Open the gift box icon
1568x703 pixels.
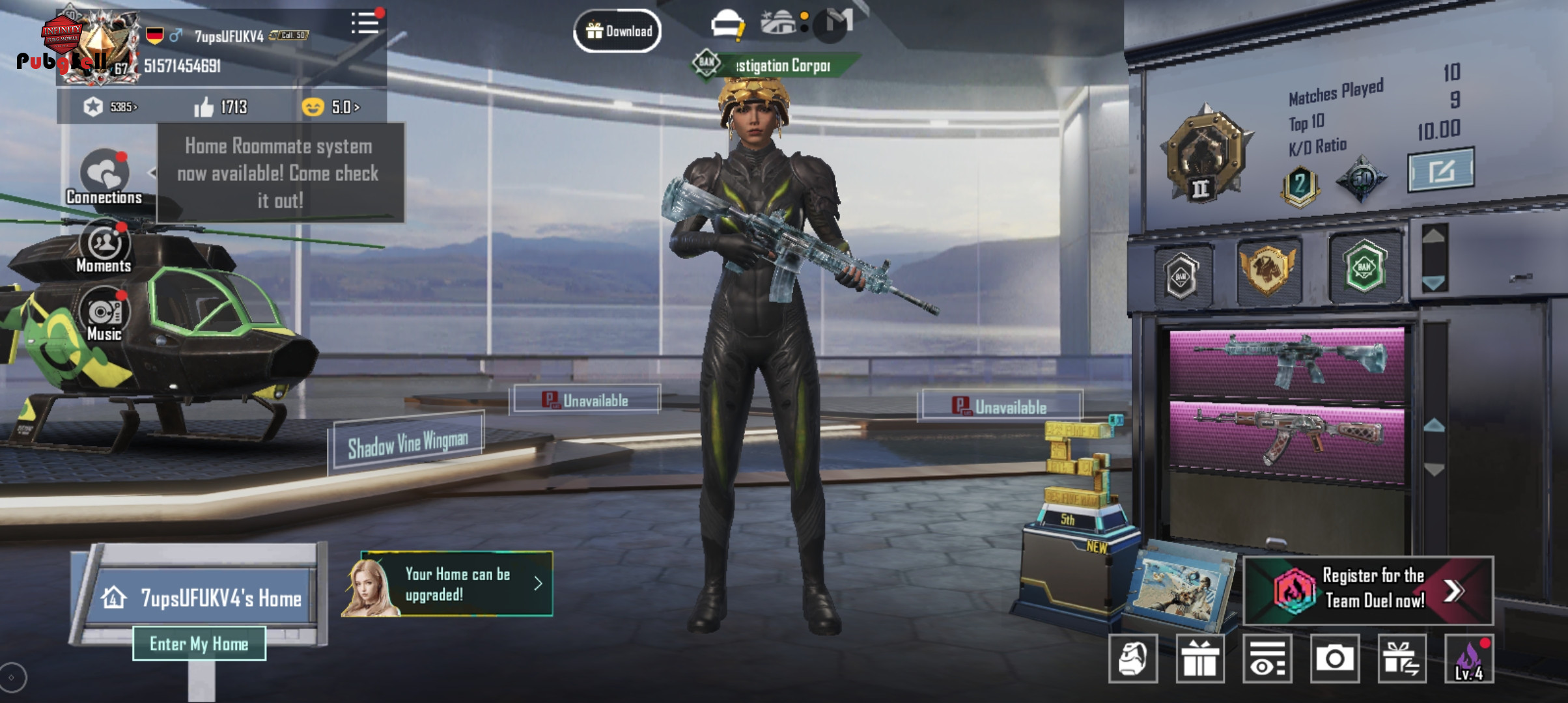pos(1200,659)
